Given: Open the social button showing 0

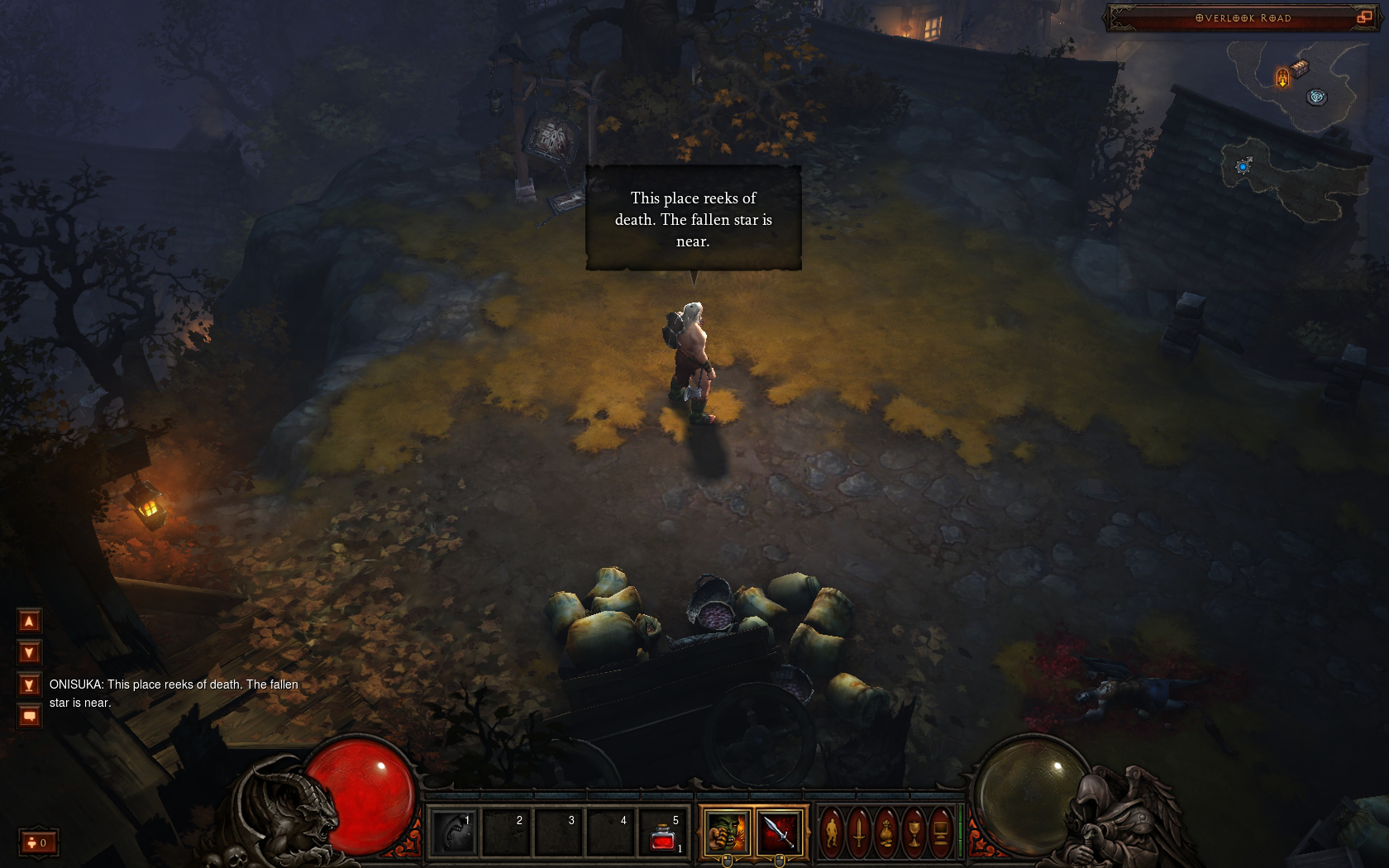Looking at the screenshot, I should coord(38,842).
